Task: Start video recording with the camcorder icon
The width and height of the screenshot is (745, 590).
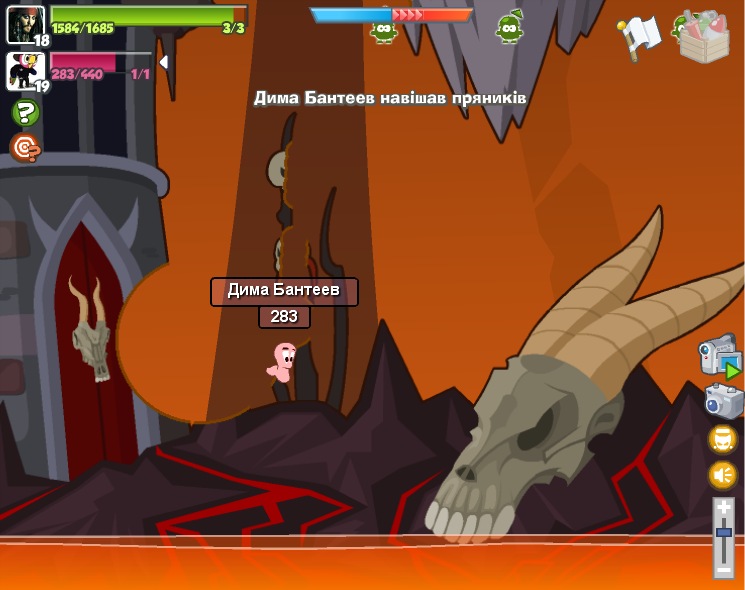Action: [719, 357]
